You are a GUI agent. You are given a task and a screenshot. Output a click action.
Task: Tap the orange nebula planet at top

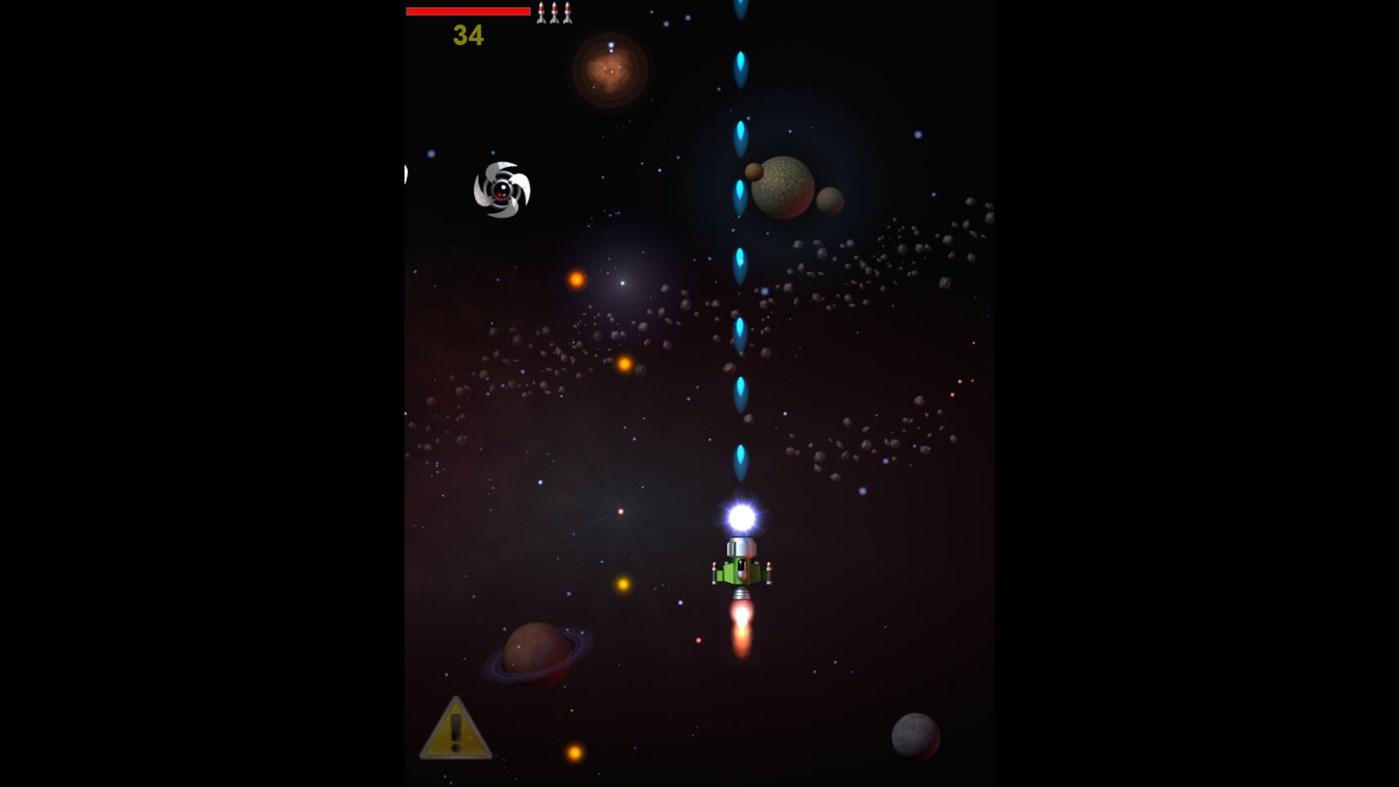tap(609, 74)
